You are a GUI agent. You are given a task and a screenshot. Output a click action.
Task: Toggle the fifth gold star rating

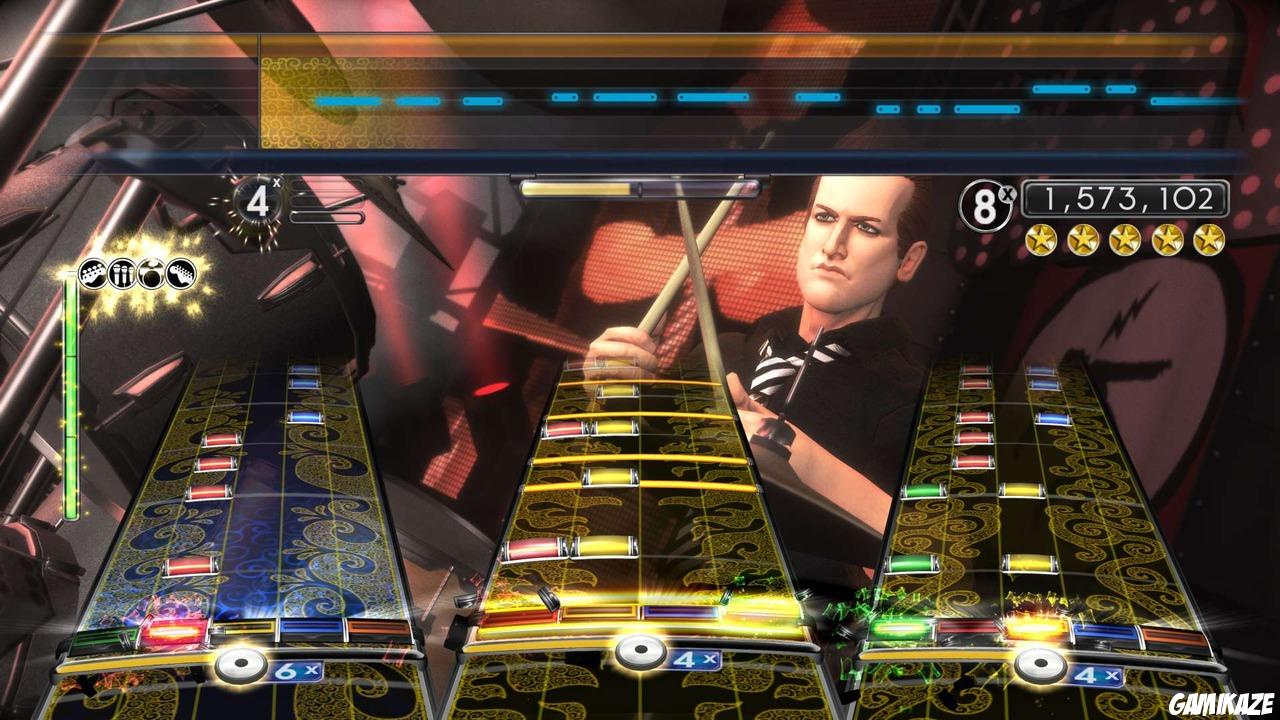point(1208,239)
